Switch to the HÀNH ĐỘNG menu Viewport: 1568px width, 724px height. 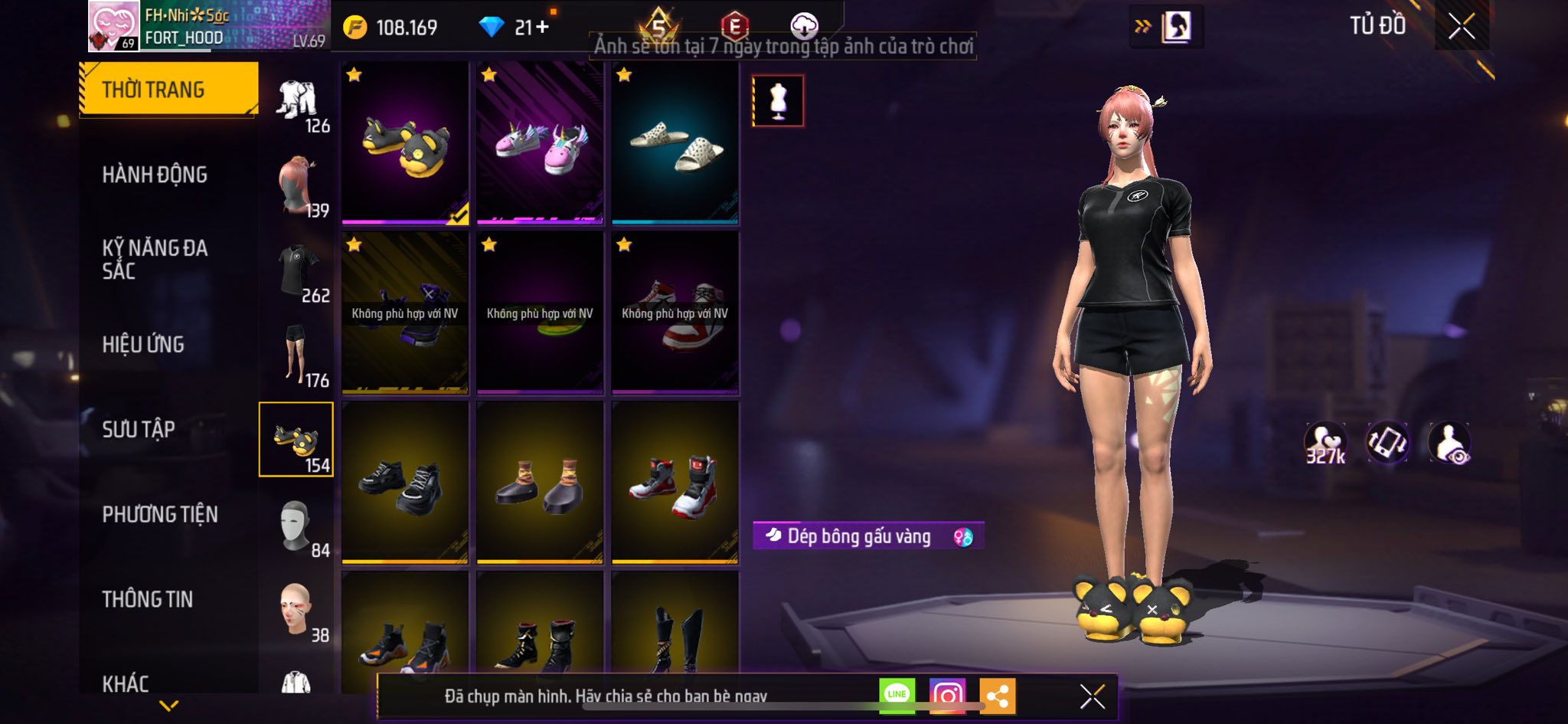tap(155, 175)
